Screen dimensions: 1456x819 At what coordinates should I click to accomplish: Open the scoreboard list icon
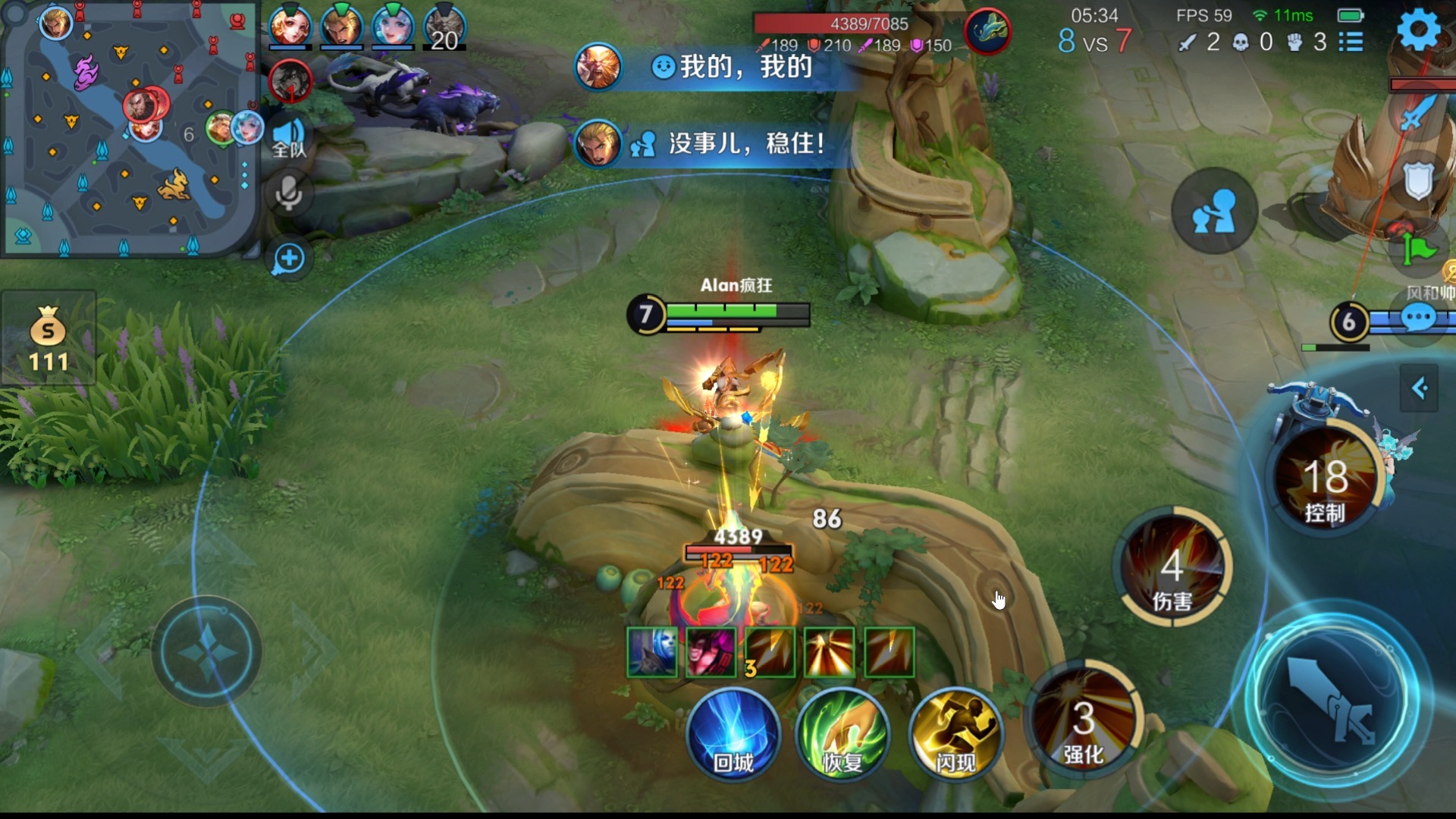click(x=1351, y=42)
